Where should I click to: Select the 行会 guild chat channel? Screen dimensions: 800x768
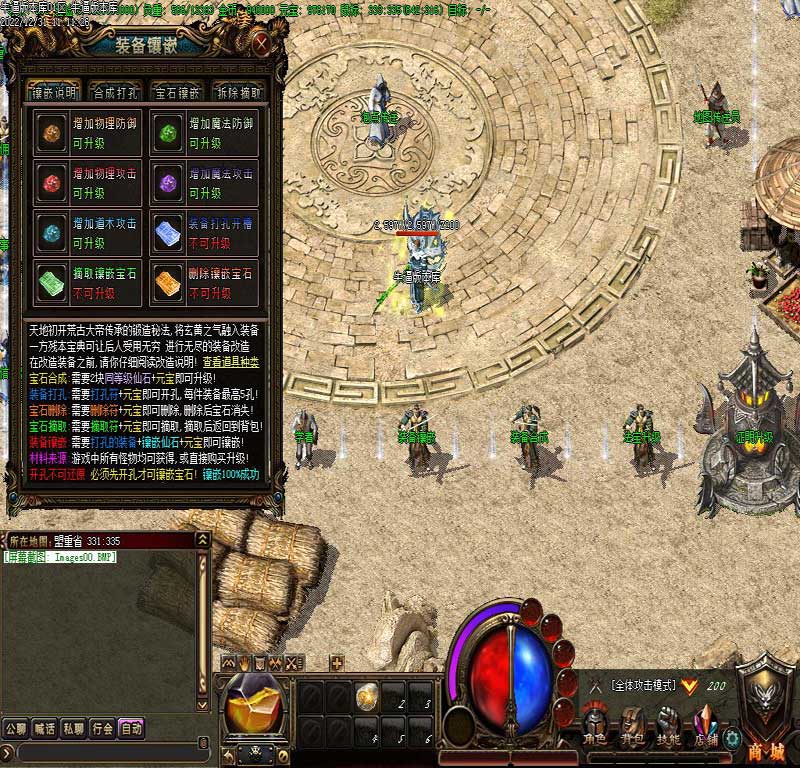[x=102, y=728]
